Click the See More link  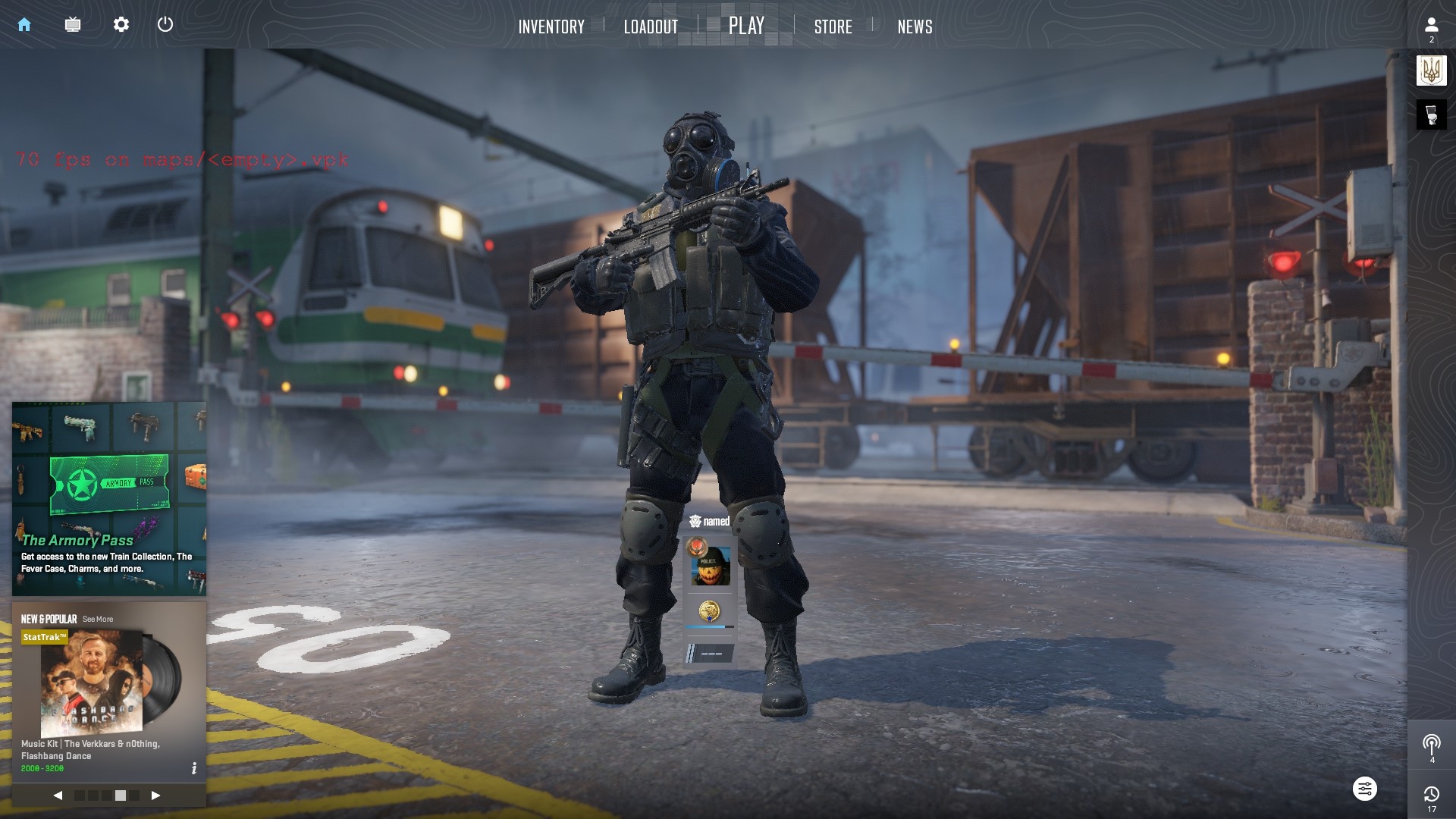pos(98,620)
